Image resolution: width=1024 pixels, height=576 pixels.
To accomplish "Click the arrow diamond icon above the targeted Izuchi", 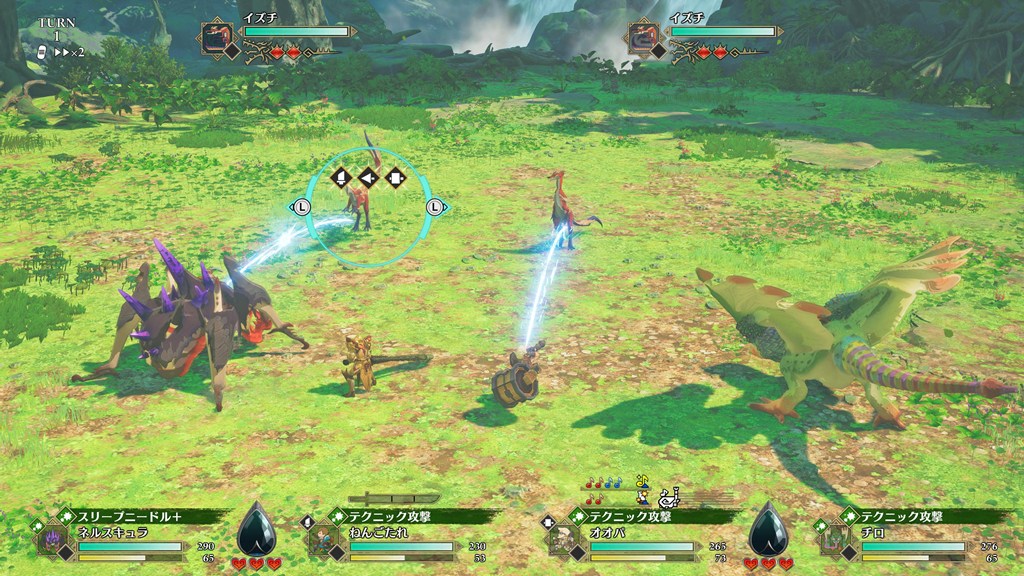I will tap(368, 178).
